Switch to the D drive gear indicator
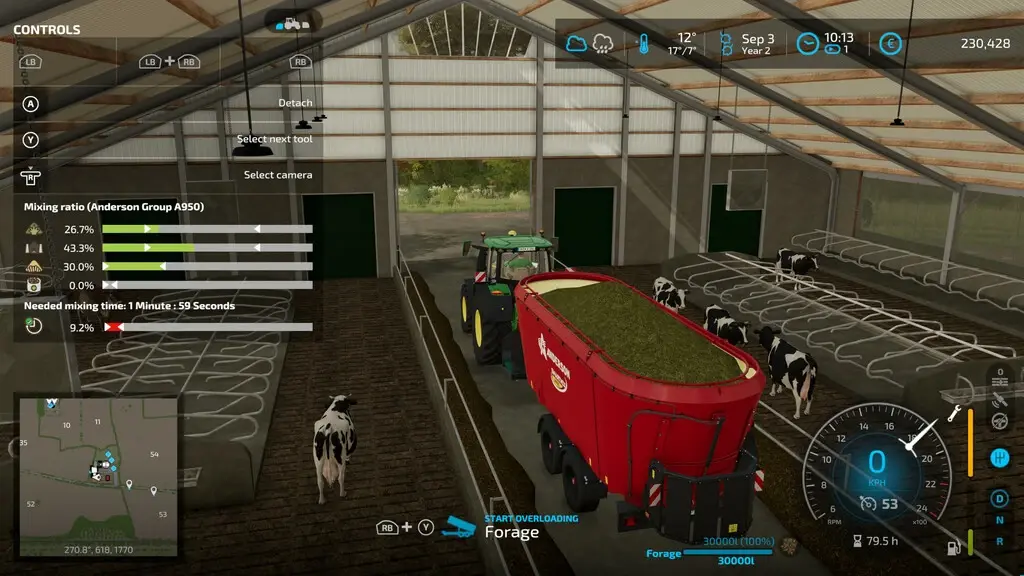The height and width of the screenshot is (576, 1024). point(998,498)
